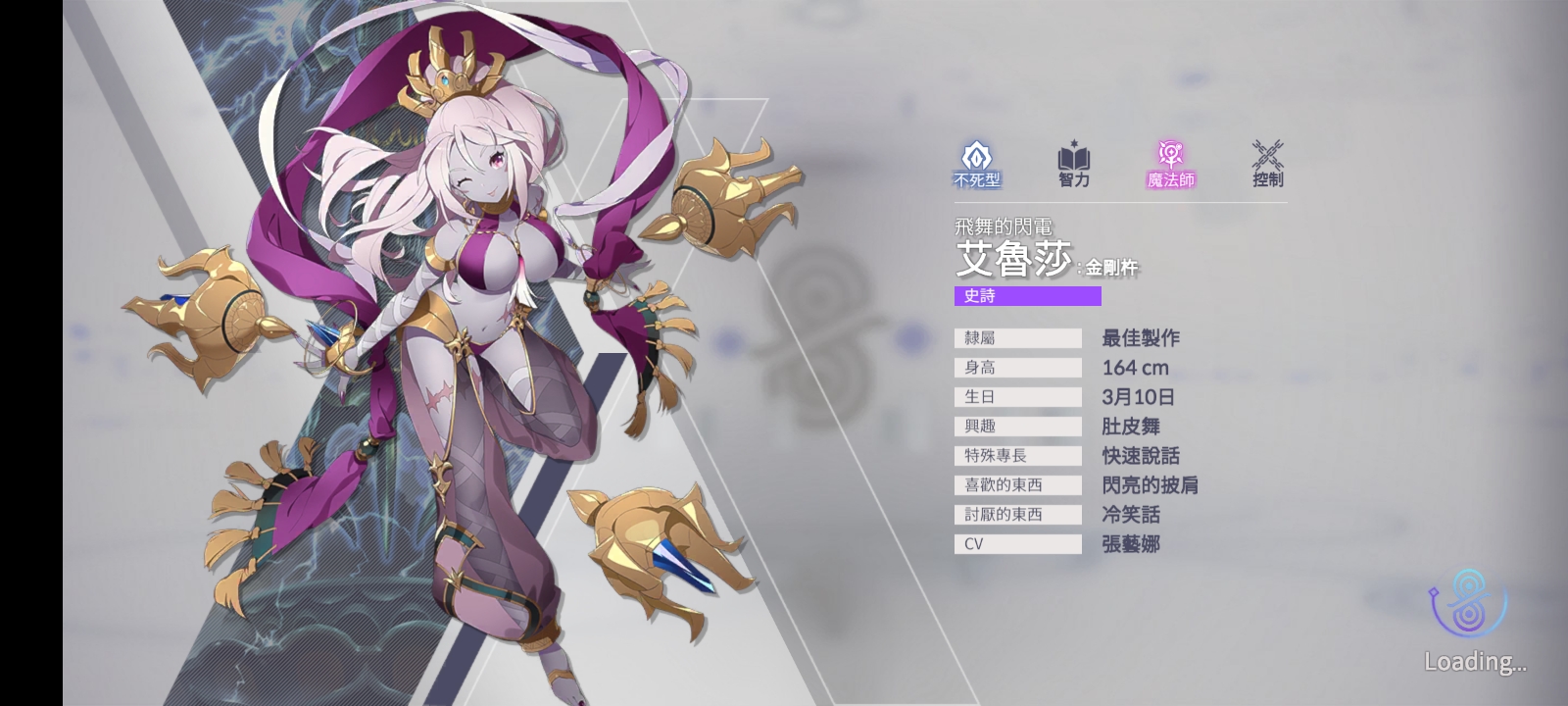Image resolution: width=1568 pixels, height=706 pixels.
Task: Click the character title 飛舞的閃電
Action: (1004, 224)
